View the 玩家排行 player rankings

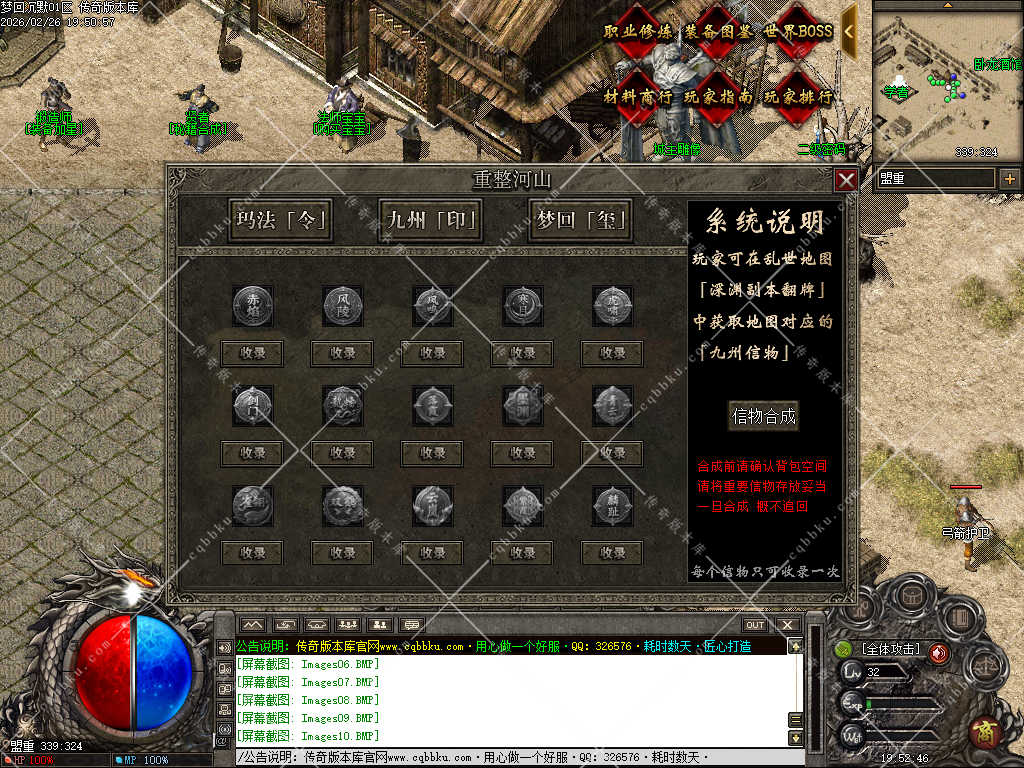[x=797, y=97]
